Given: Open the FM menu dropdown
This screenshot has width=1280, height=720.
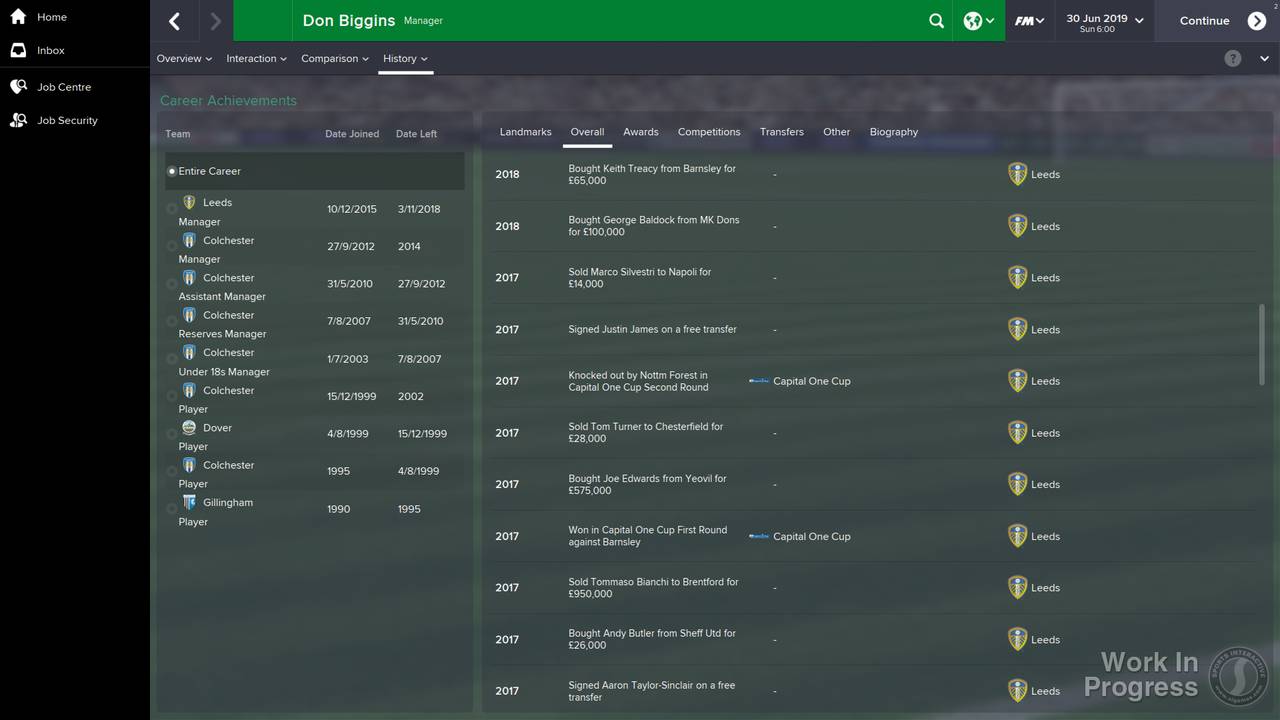Looking at the screenshot, I should tap(1029, 20).
